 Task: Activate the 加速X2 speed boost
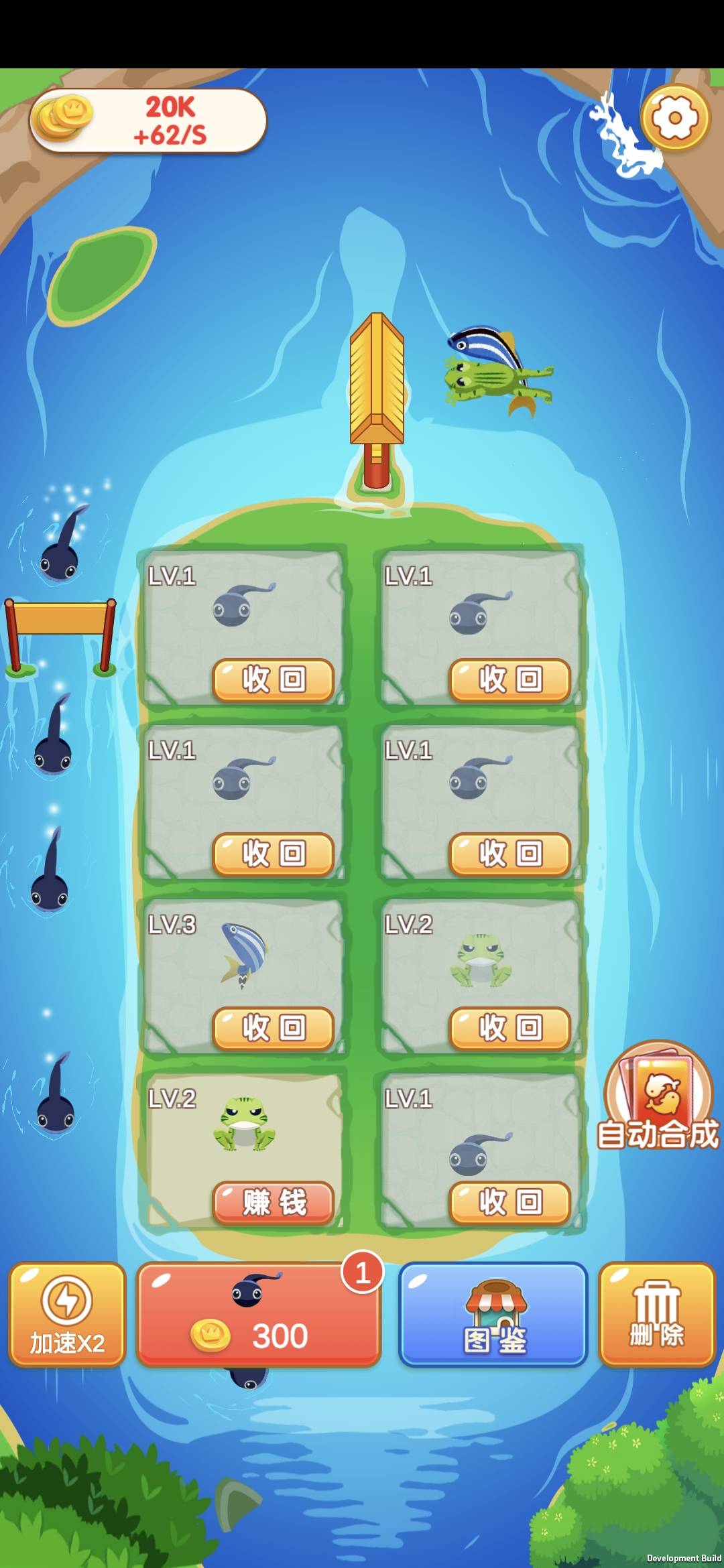click(67, 1315)
